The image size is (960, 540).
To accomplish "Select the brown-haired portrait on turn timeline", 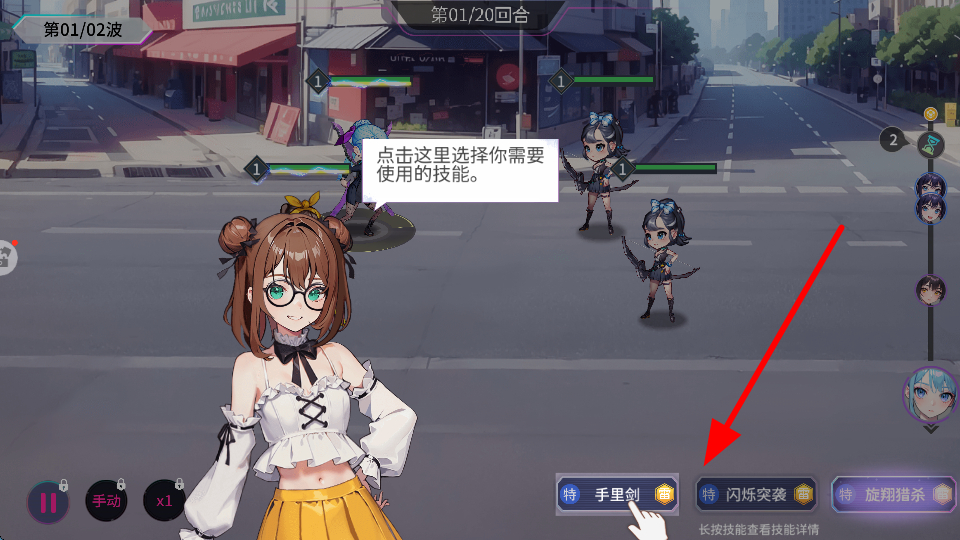I will click(931, 290).
